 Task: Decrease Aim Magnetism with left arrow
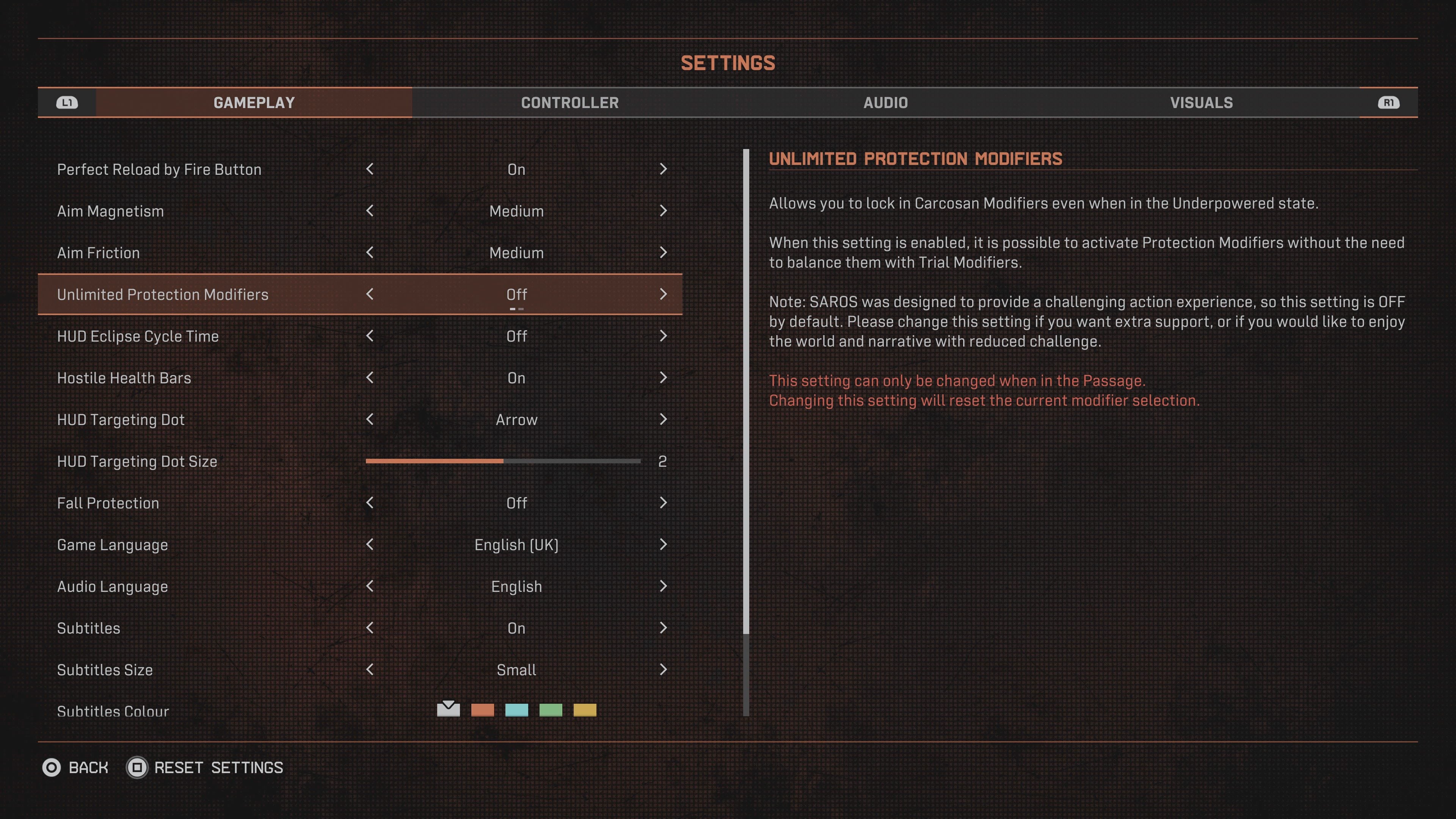click(370, 211)
